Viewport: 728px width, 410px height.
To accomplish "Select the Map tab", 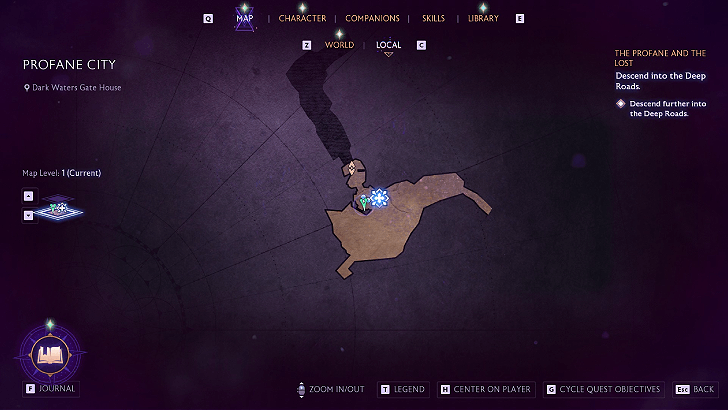I will [x=245, y=18].
